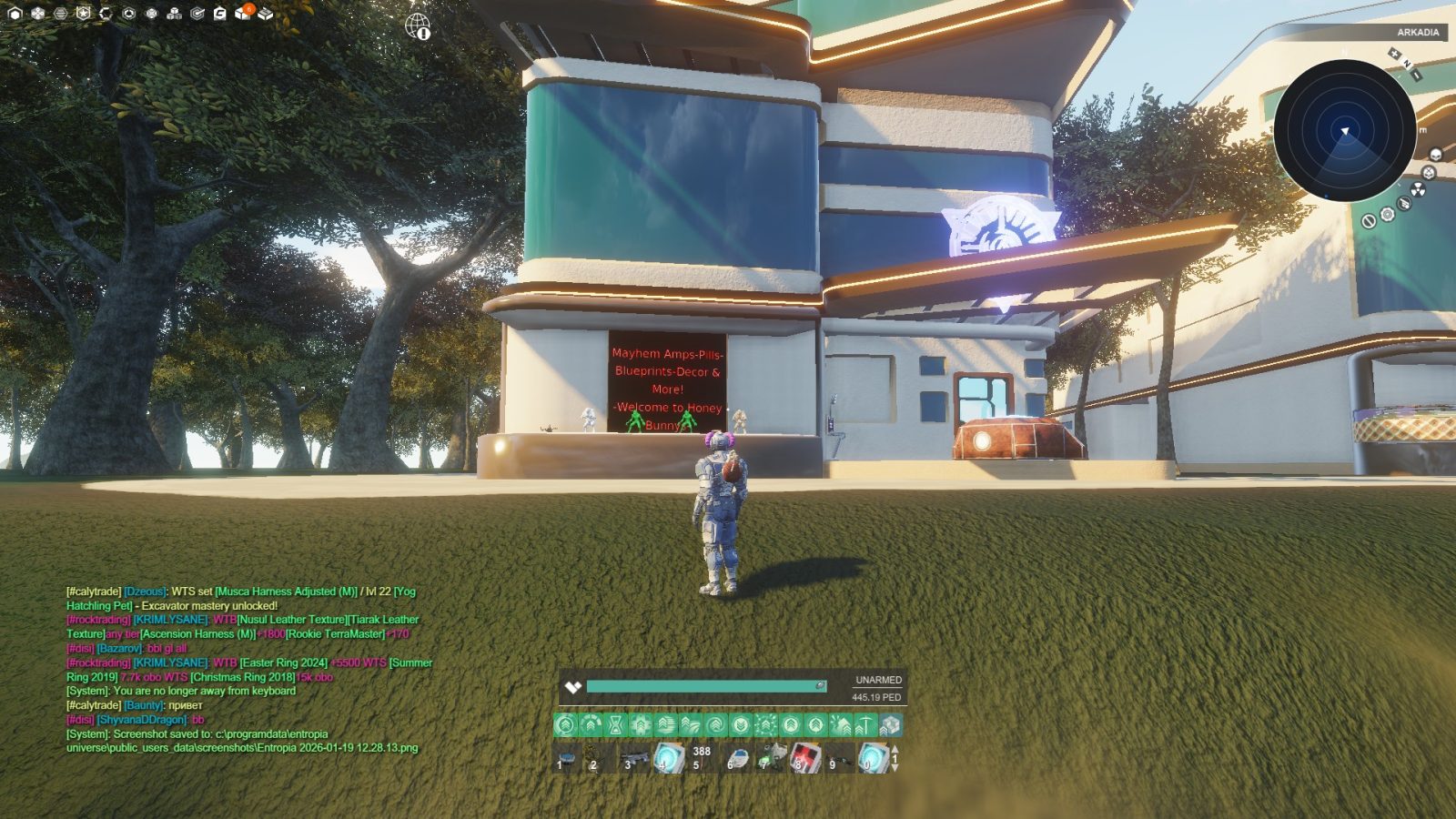
Task: Select hotbar slot 8 with the first aid kit
Action: pos(805,759)
